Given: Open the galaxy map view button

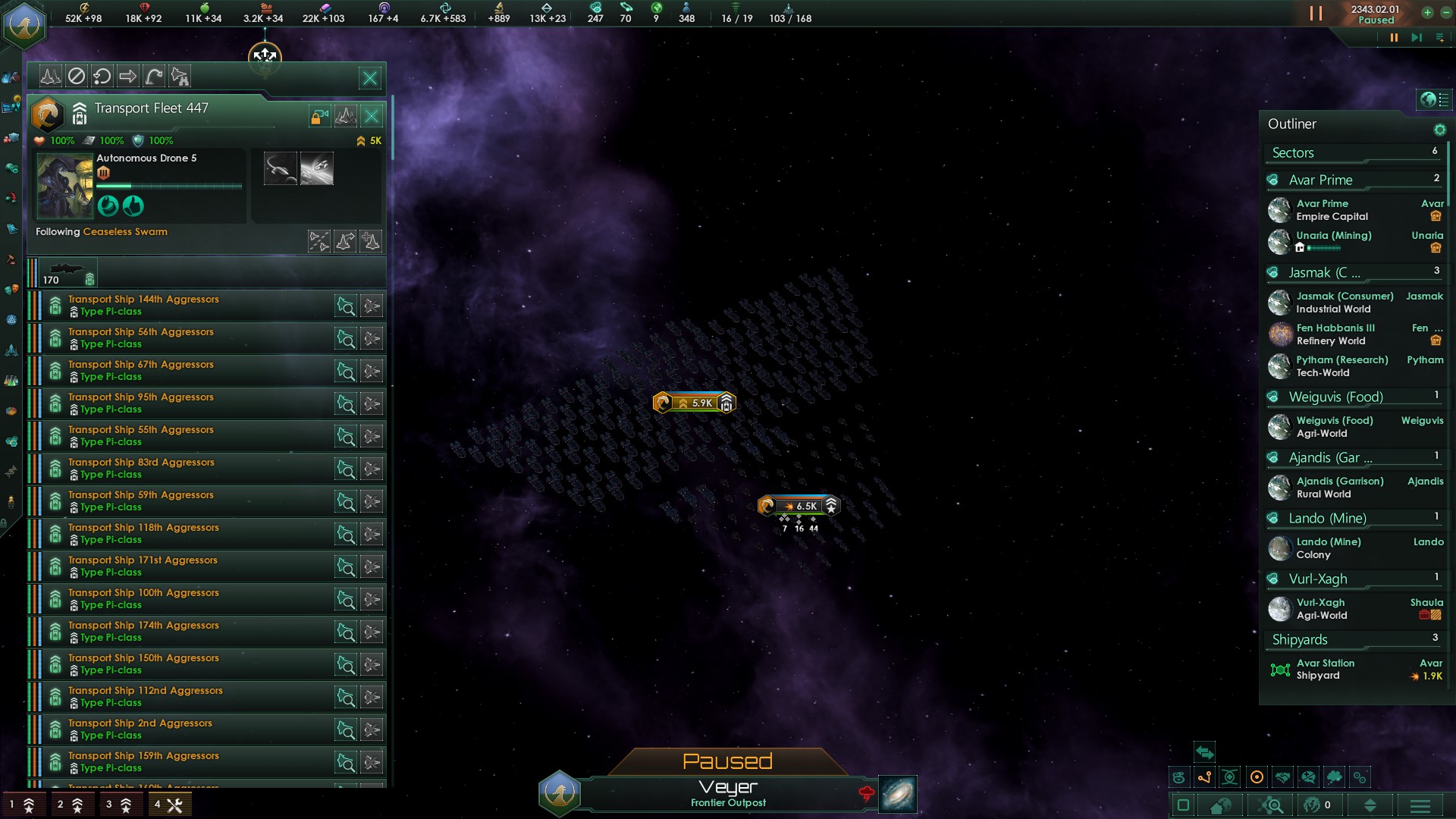Looking at the screenshot, I should coord(898,795).
